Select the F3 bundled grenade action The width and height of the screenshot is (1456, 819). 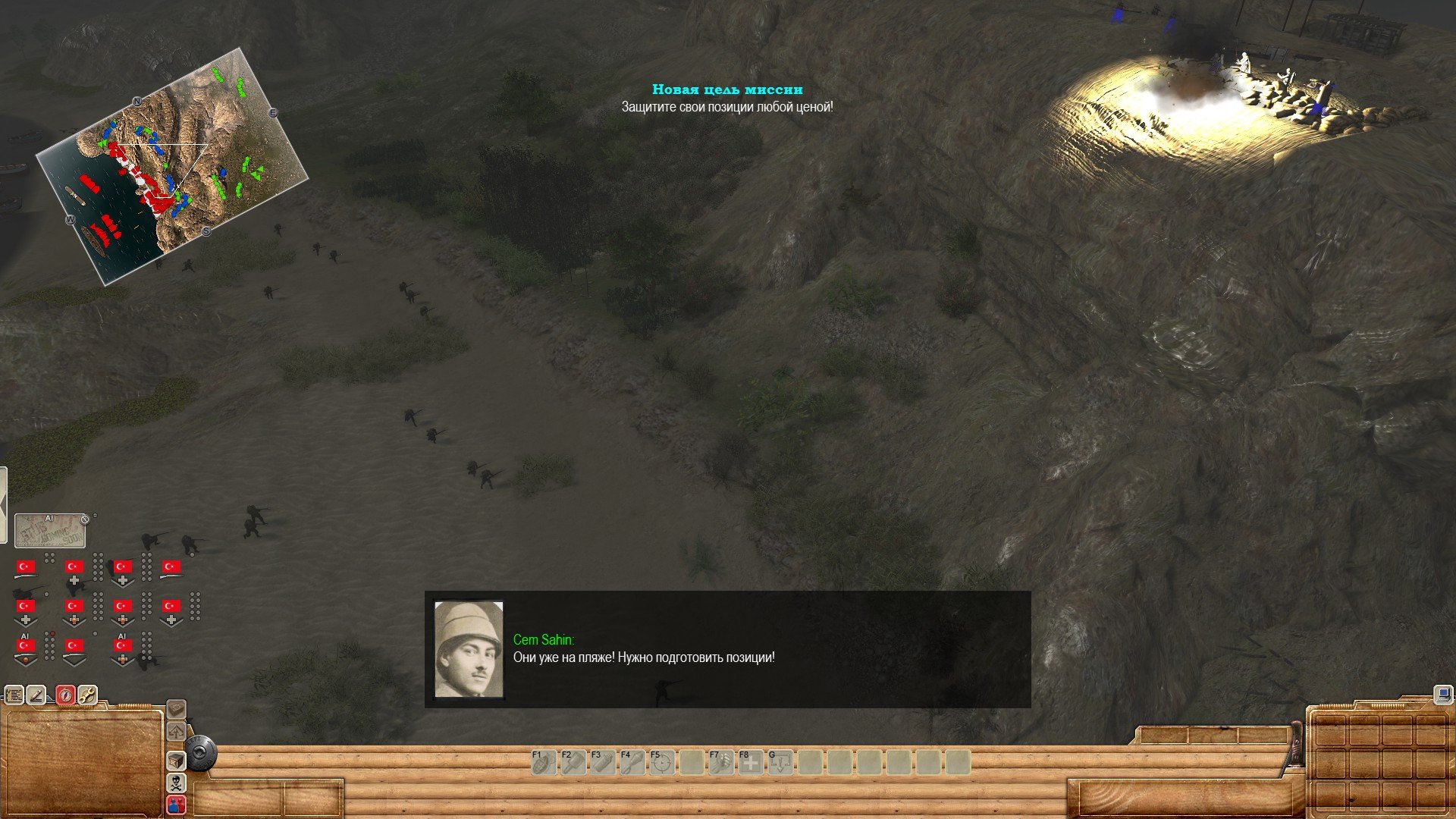click(603, 762)
